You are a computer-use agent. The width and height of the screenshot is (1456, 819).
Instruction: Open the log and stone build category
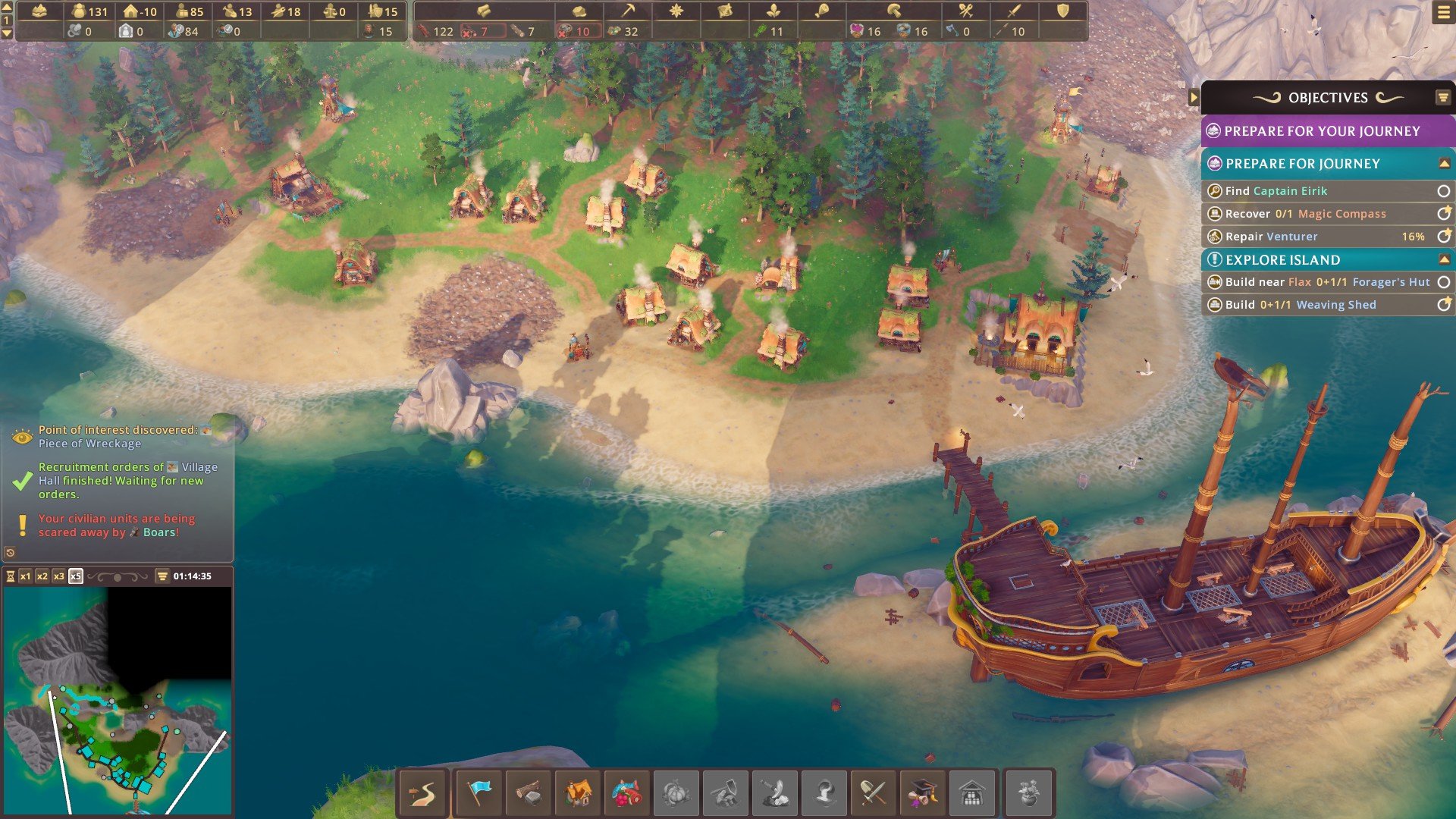529,793
